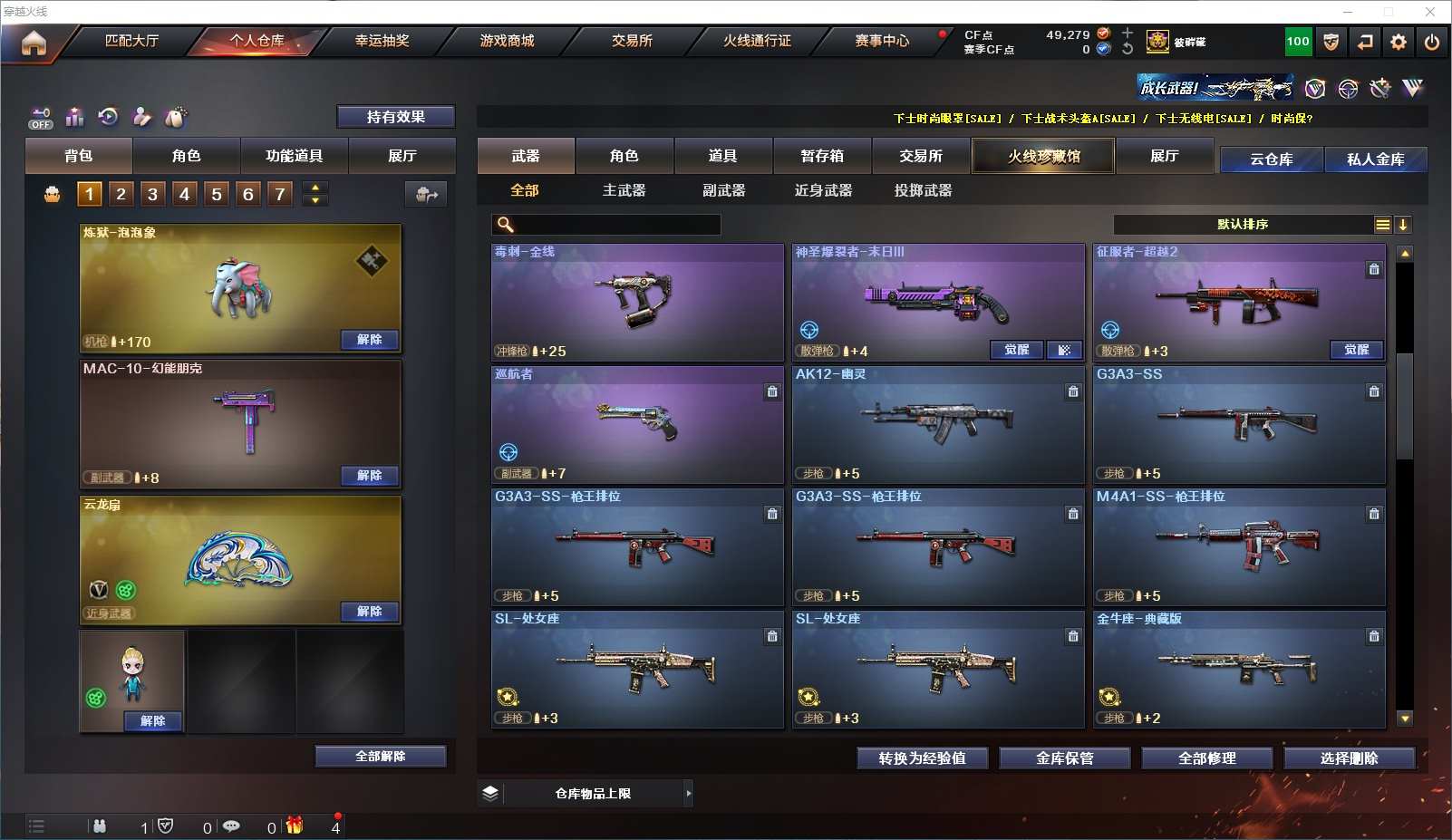1452x840 pixels.
Task: Show 持有效果 owned effects
Action: point(395,117)
